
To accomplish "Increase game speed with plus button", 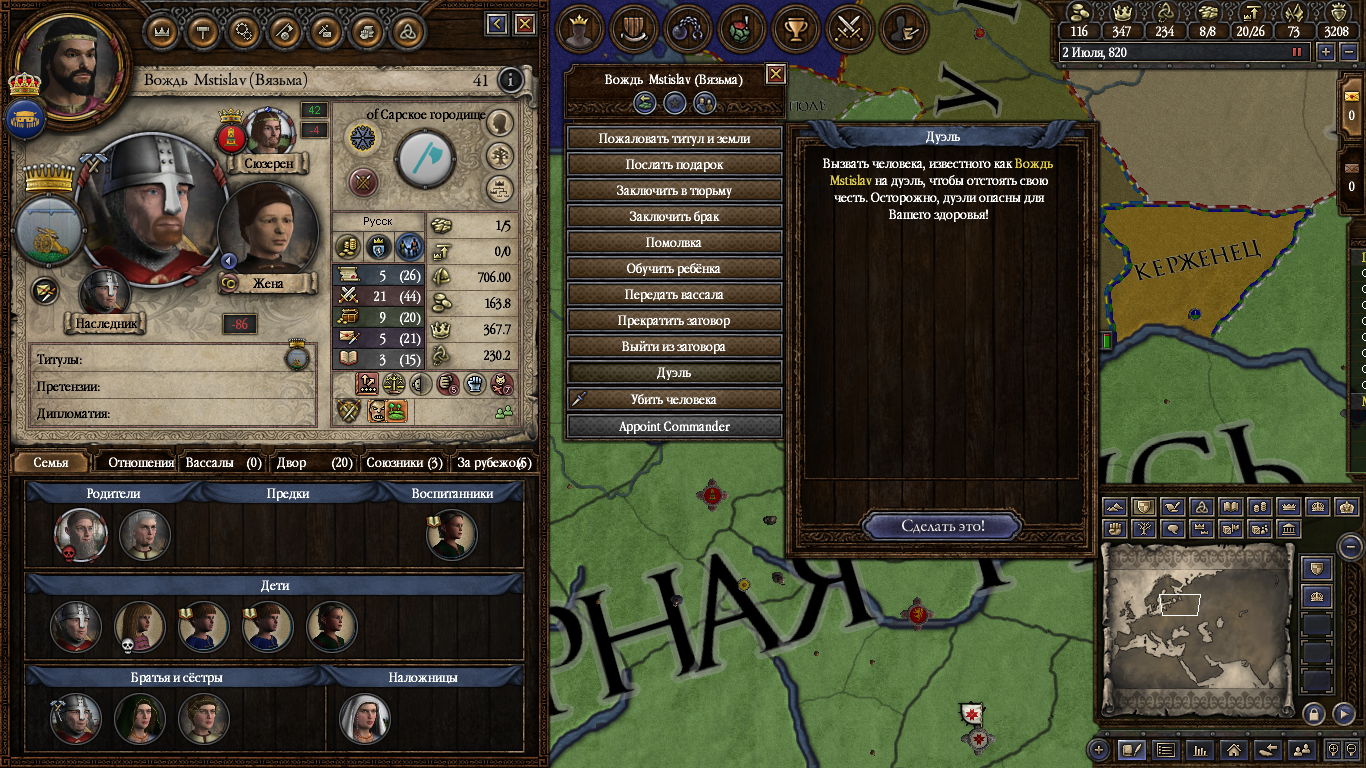I will 1325,52.
